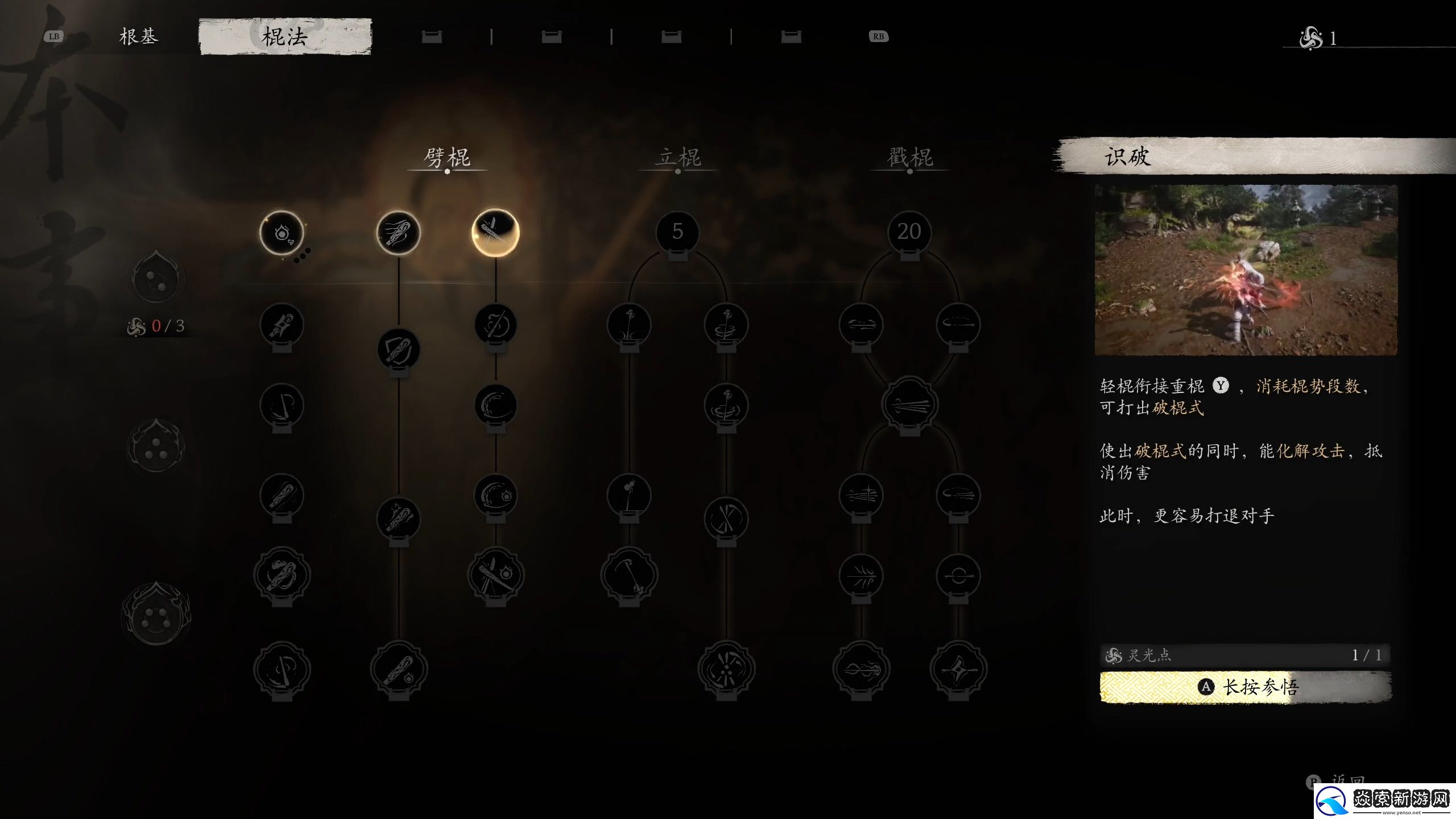This screenshot has height=819, width=1456.
Task: Choose the locked node marked 5
Action: [x=677, y=232]
